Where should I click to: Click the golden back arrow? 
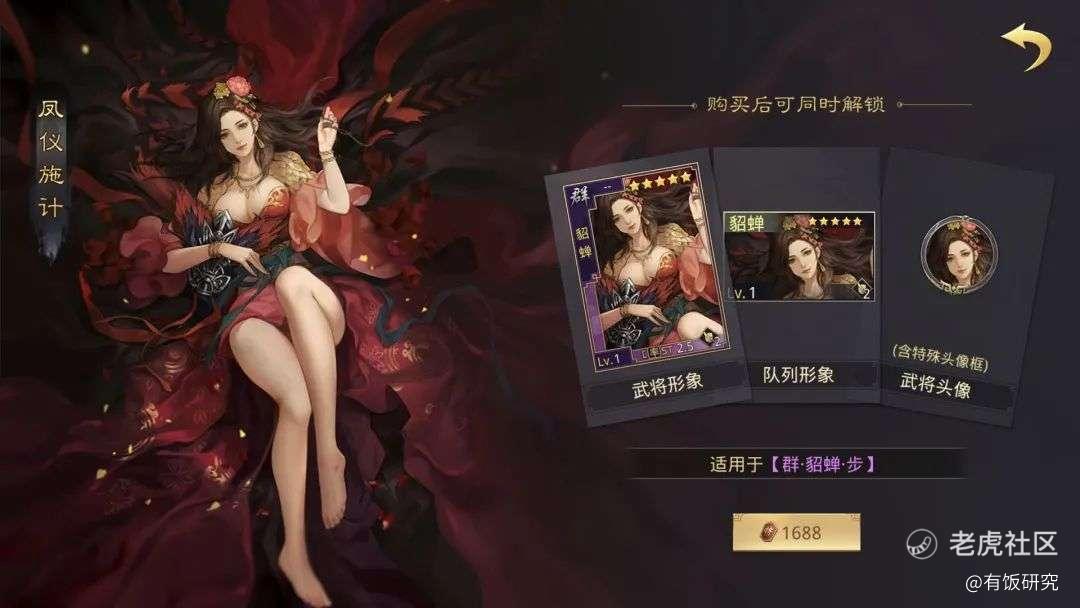1026,47
